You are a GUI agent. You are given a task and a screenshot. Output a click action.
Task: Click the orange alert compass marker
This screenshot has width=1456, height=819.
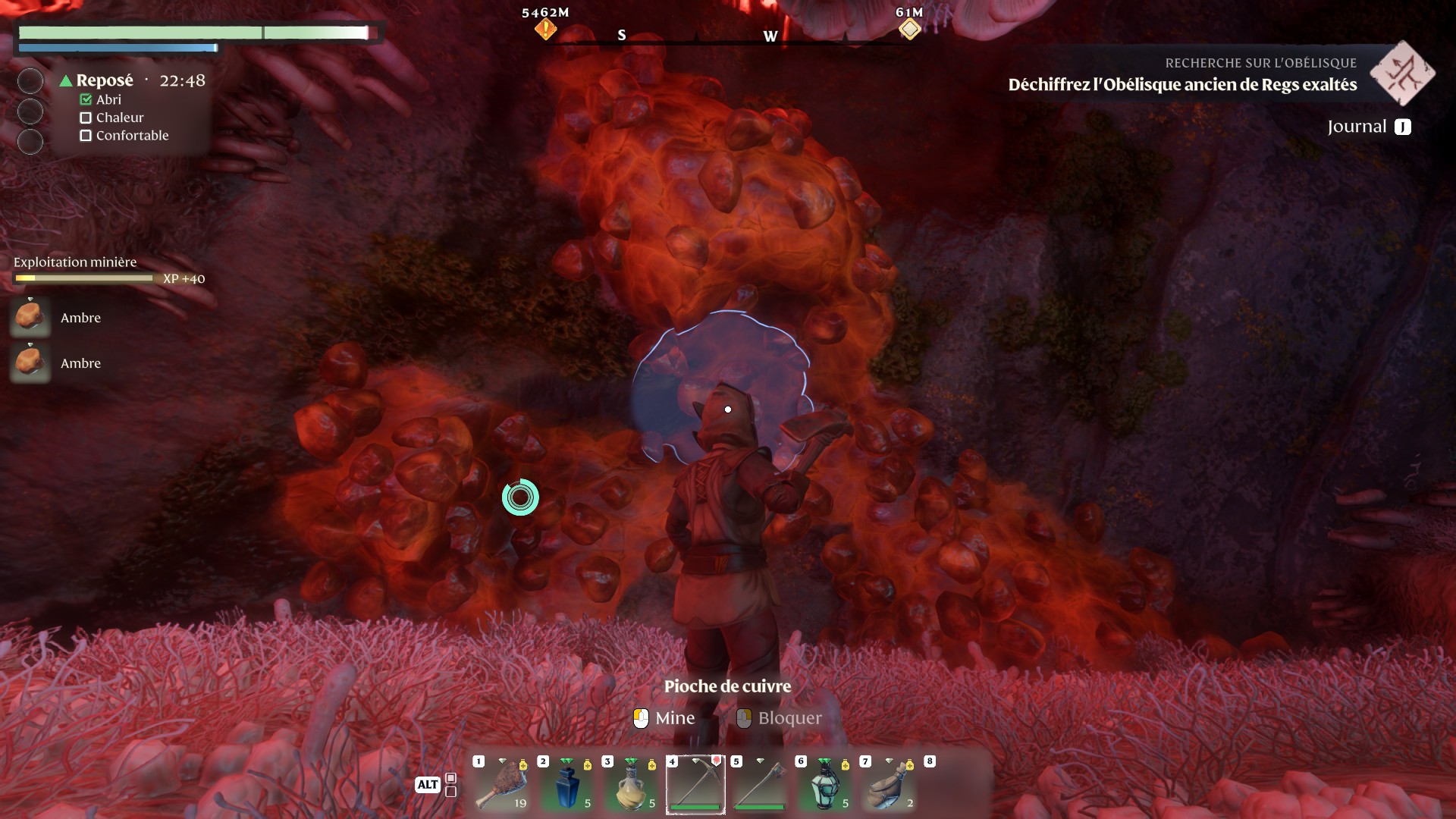(x=545, y=30)
